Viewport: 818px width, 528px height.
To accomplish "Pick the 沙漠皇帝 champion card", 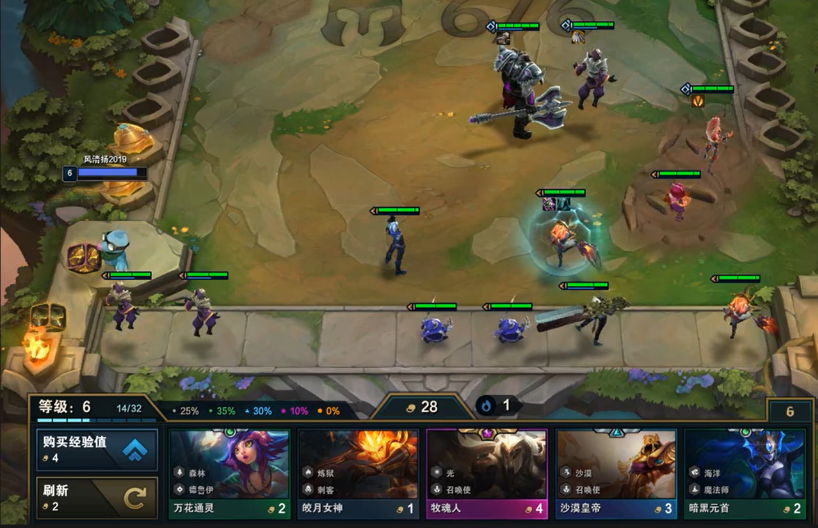I will coord(616,474).
